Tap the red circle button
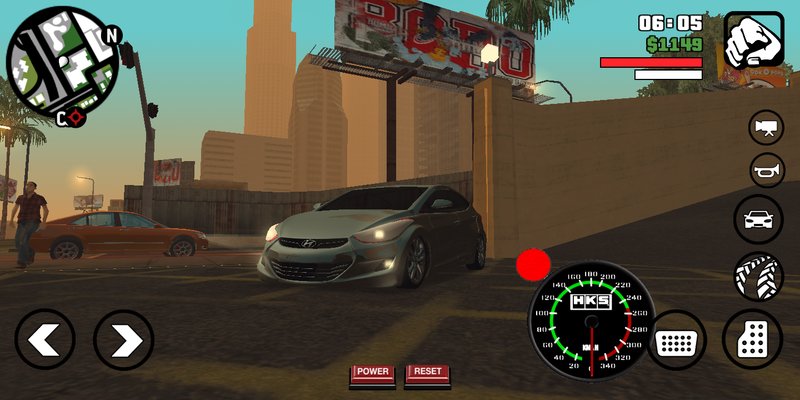 point(533,266)
